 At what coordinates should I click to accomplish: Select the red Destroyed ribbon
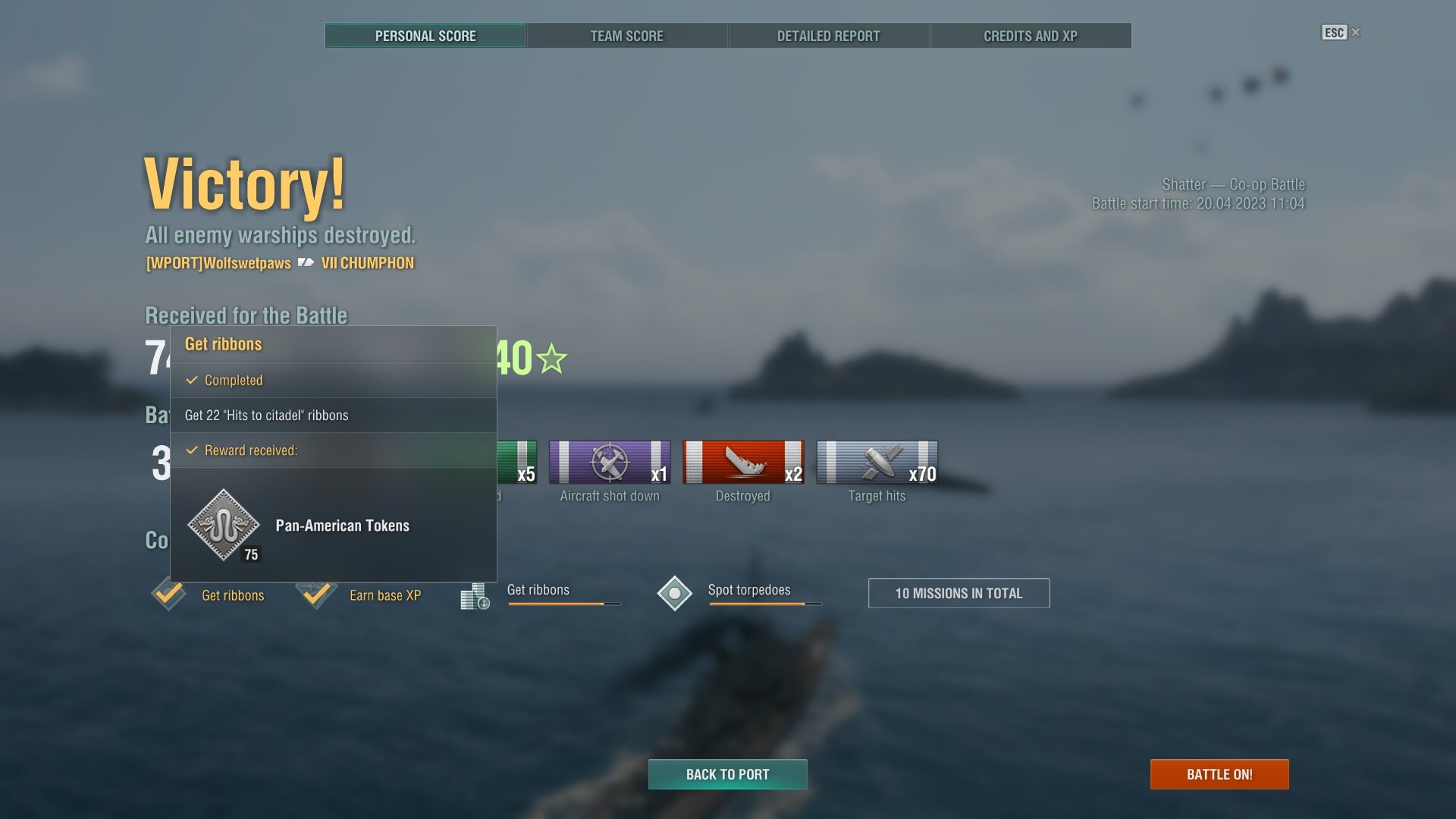point(742,462)
